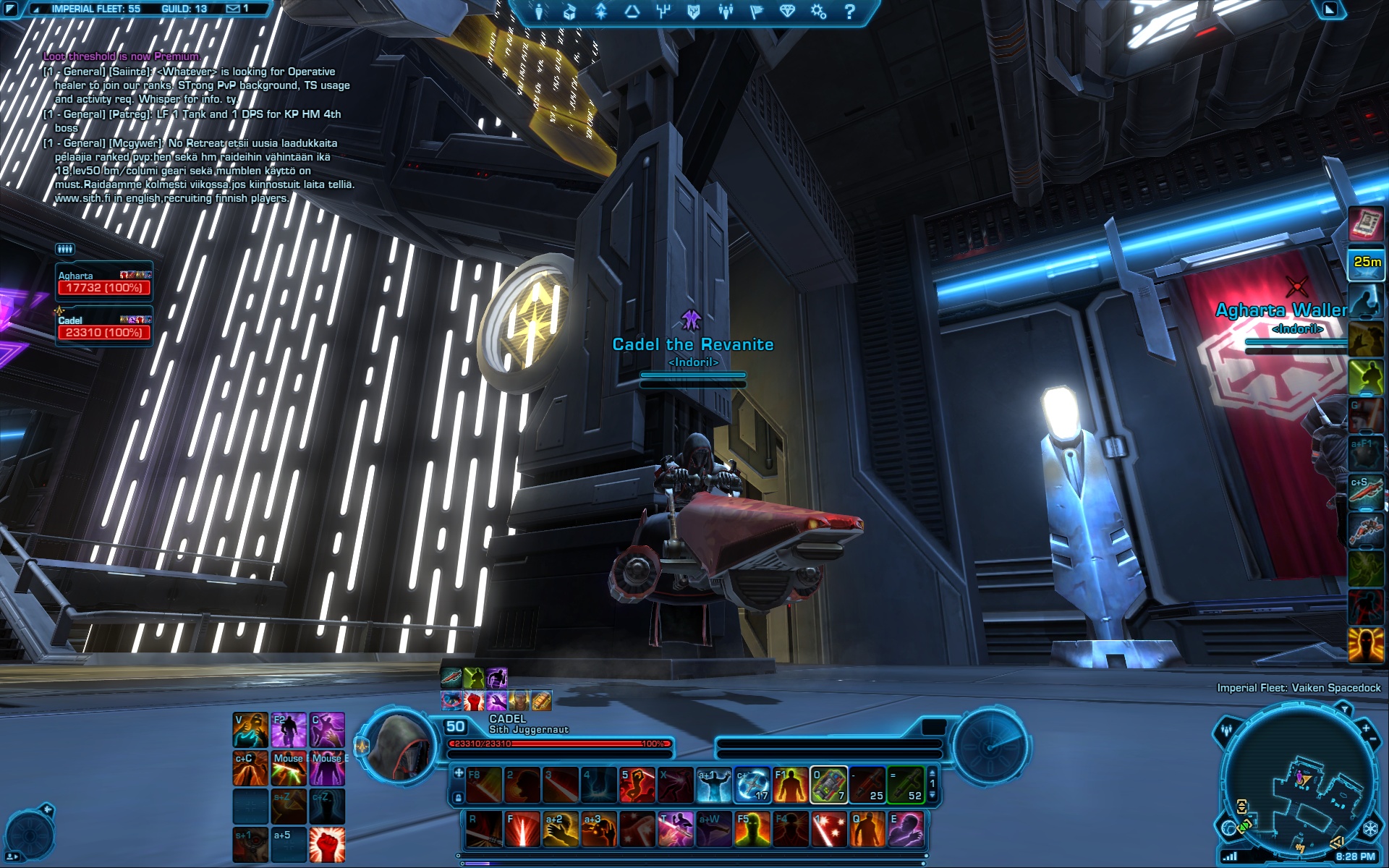Image resolution: width=1389 pixels, height=868 pixels.
Task: Trigger the ability bound to F5
Action: click(752, 829)
